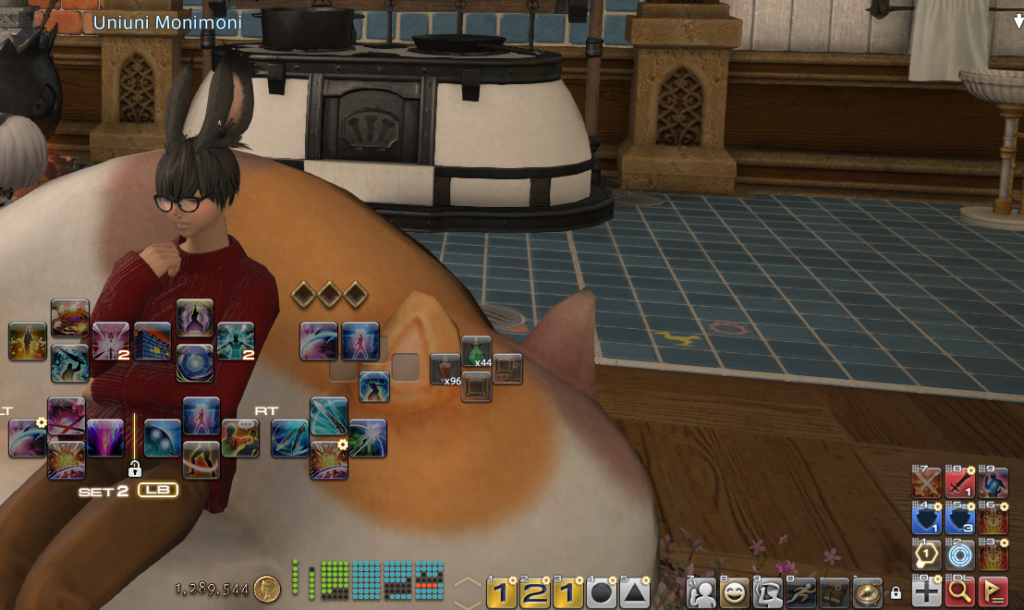Open the smiling face emote icon
Viewport: 1024px width, 610px height.
pyautogui.click(x=736, y=593)
